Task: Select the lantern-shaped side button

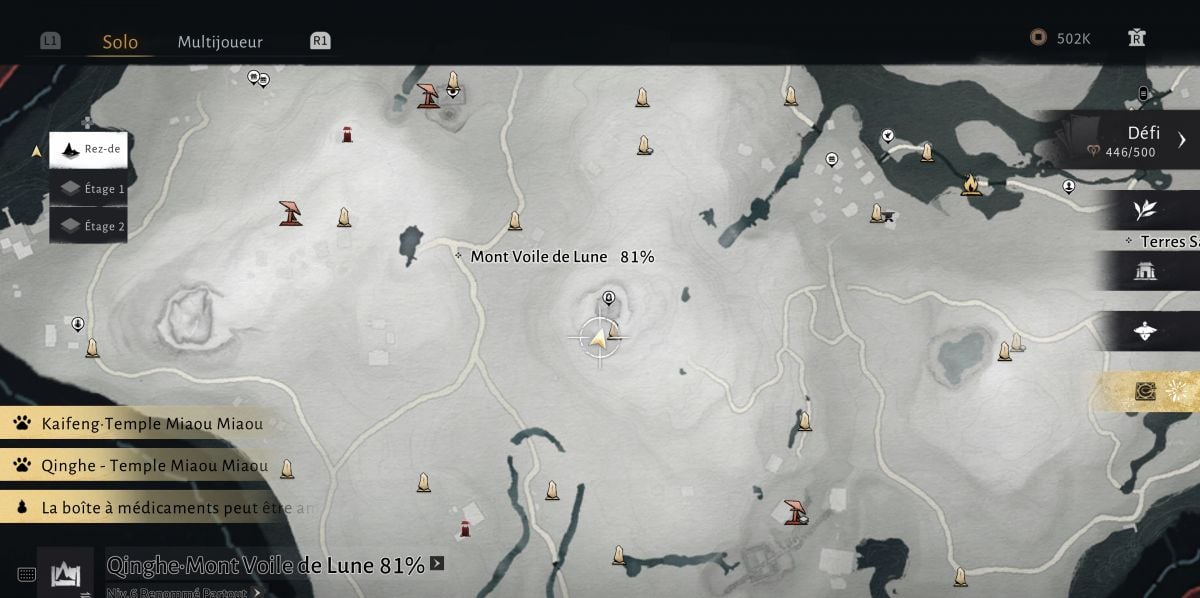Action: point(1145,331)
